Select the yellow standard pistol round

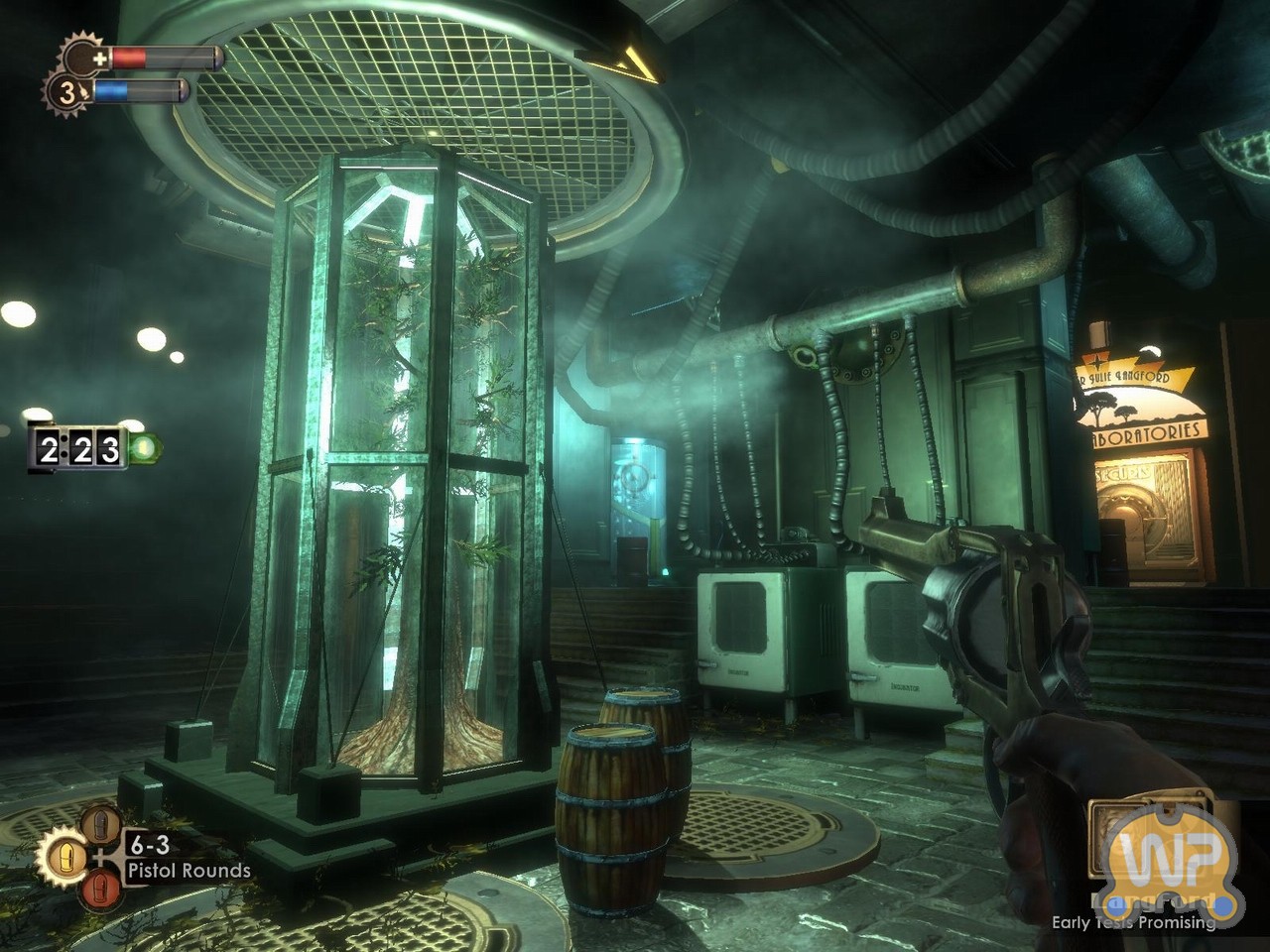[x=66, y=856]
